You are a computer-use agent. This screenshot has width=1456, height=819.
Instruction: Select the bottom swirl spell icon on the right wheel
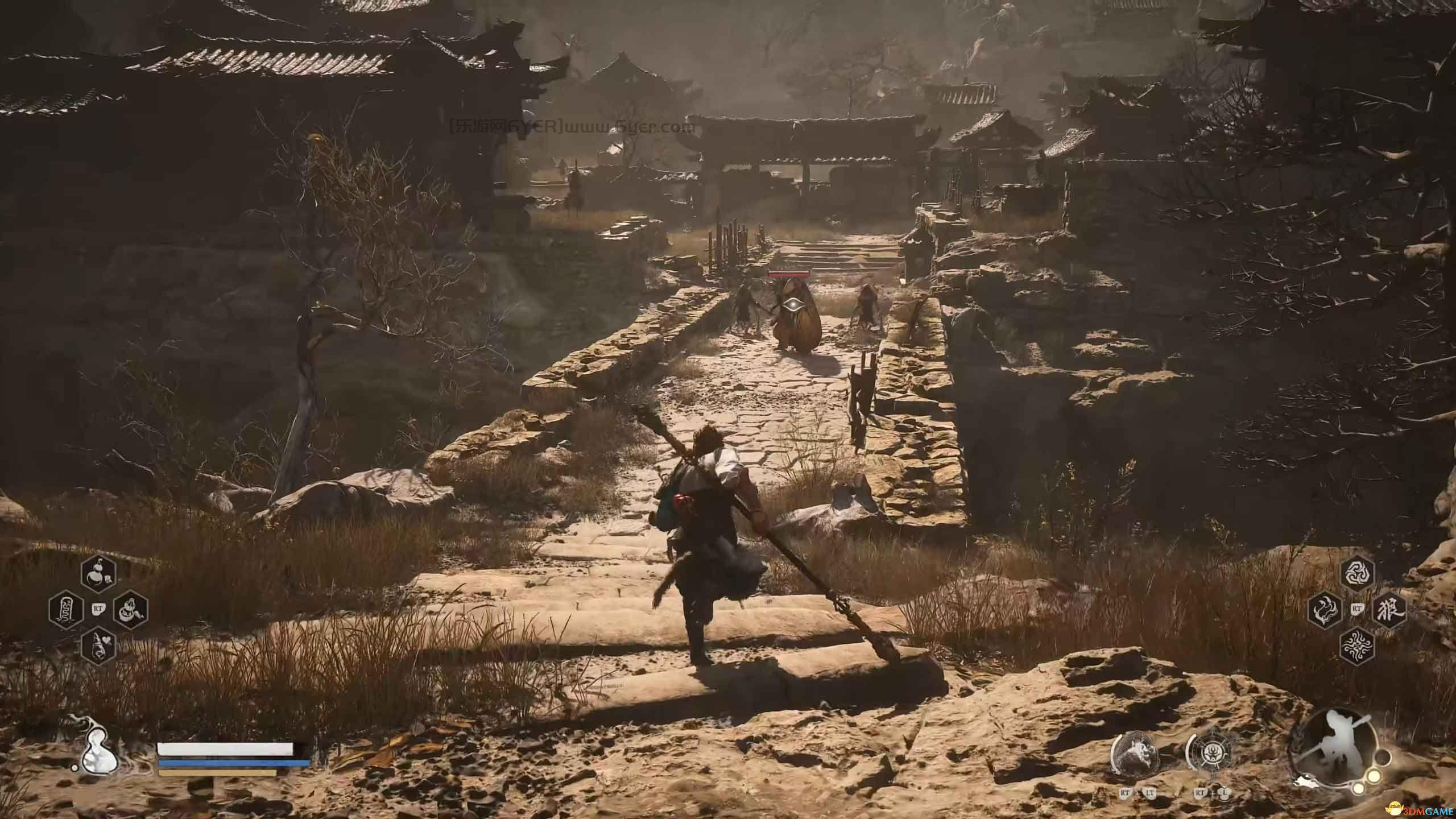[1358, 646]
